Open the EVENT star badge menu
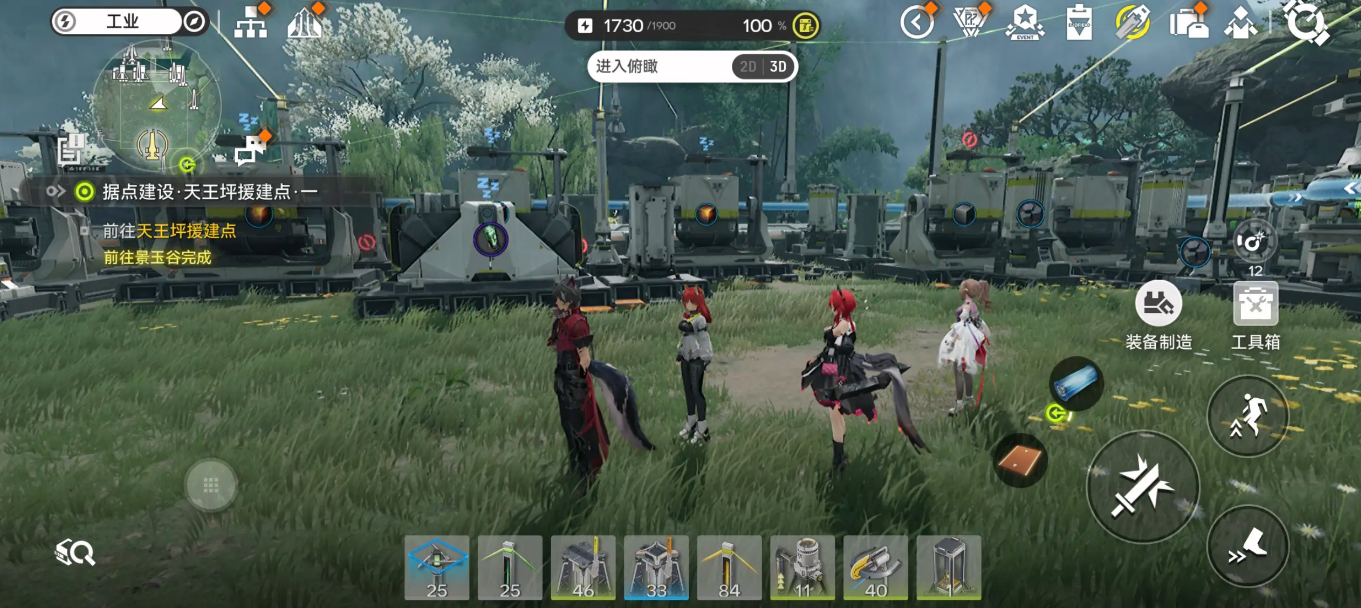 [x=1025, y=22]
